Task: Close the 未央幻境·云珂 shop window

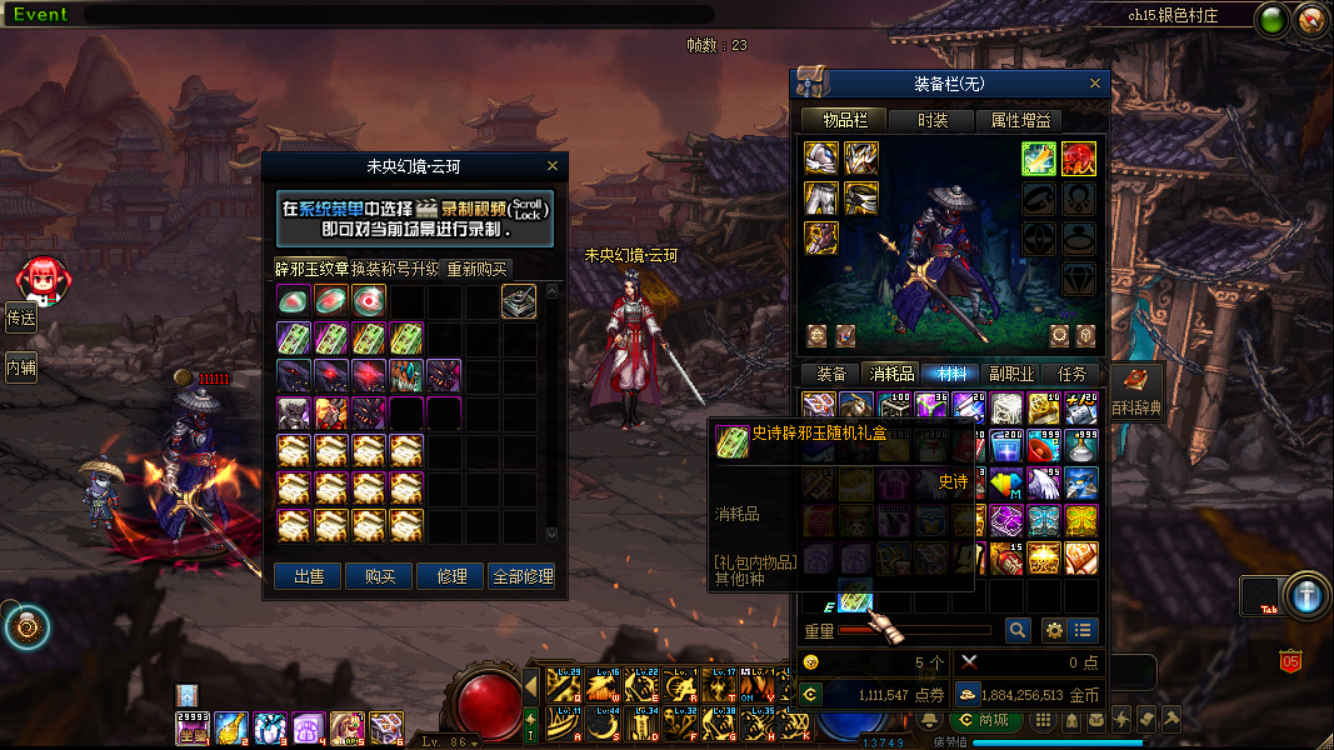Action: pyautogui.click(x=552, y=166)
